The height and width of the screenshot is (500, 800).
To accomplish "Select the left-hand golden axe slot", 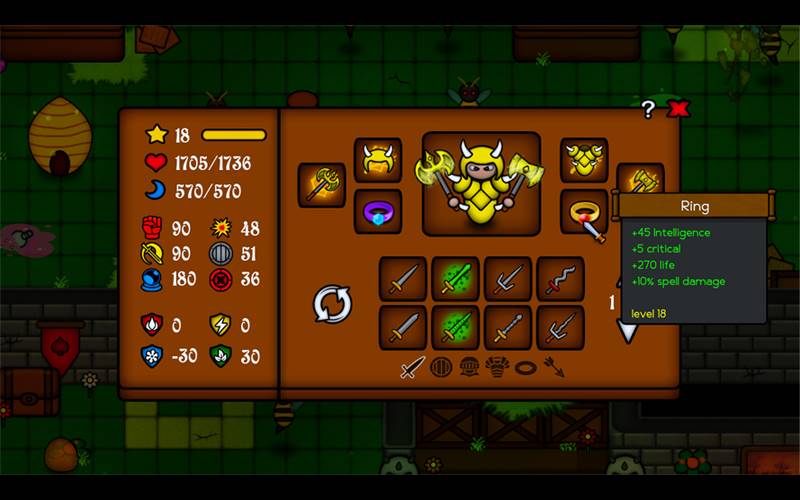I will [x=322, y=185].
